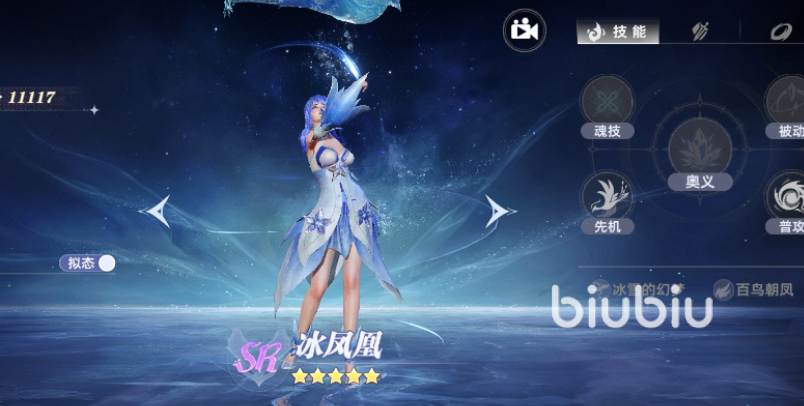Screen dimensions: 804x406
Task: Select the 被动 passive skill icon
Action: tap(787, 101)
